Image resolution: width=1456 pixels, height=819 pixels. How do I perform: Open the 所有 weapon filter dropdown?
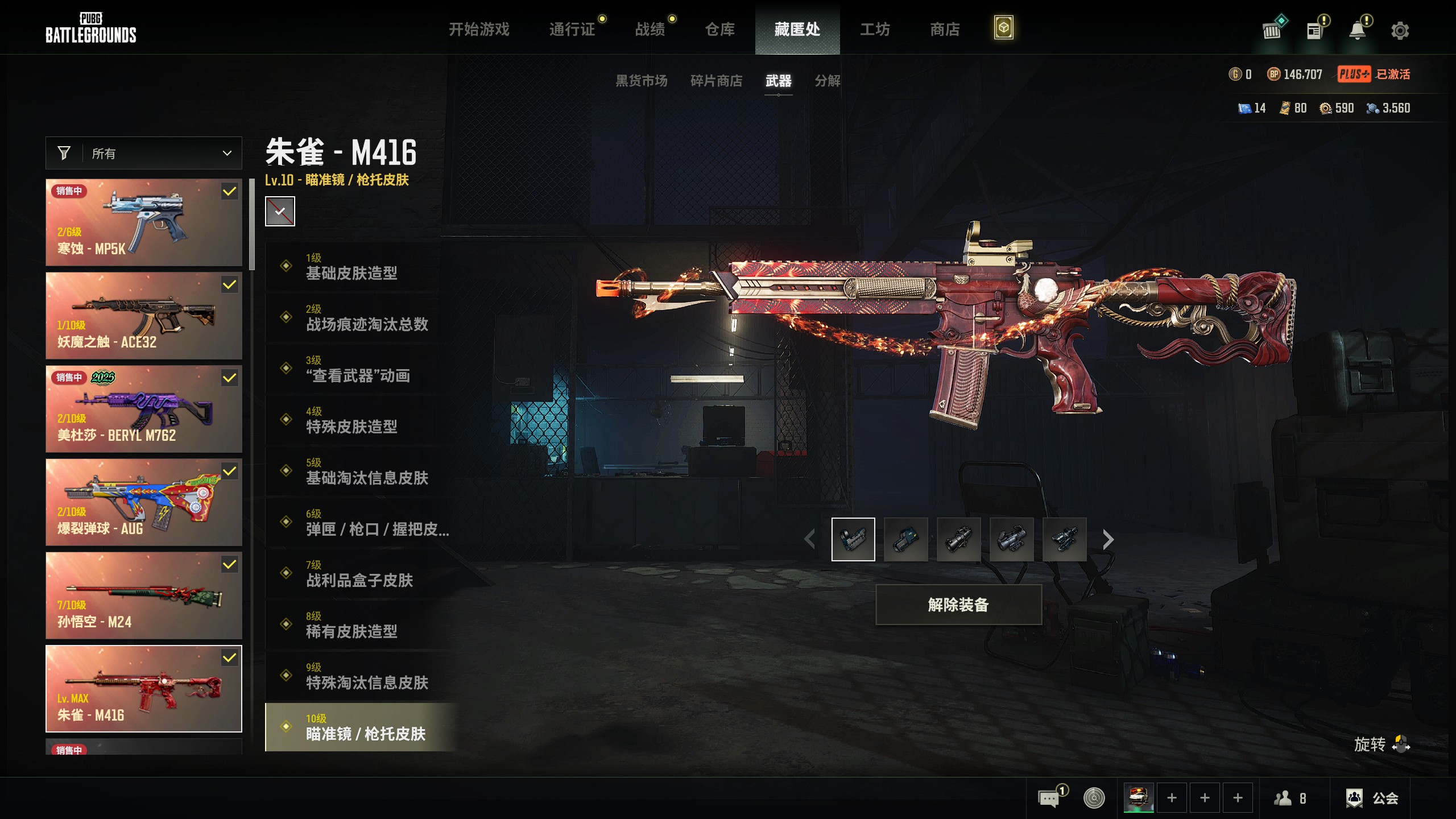coord(144,153)
